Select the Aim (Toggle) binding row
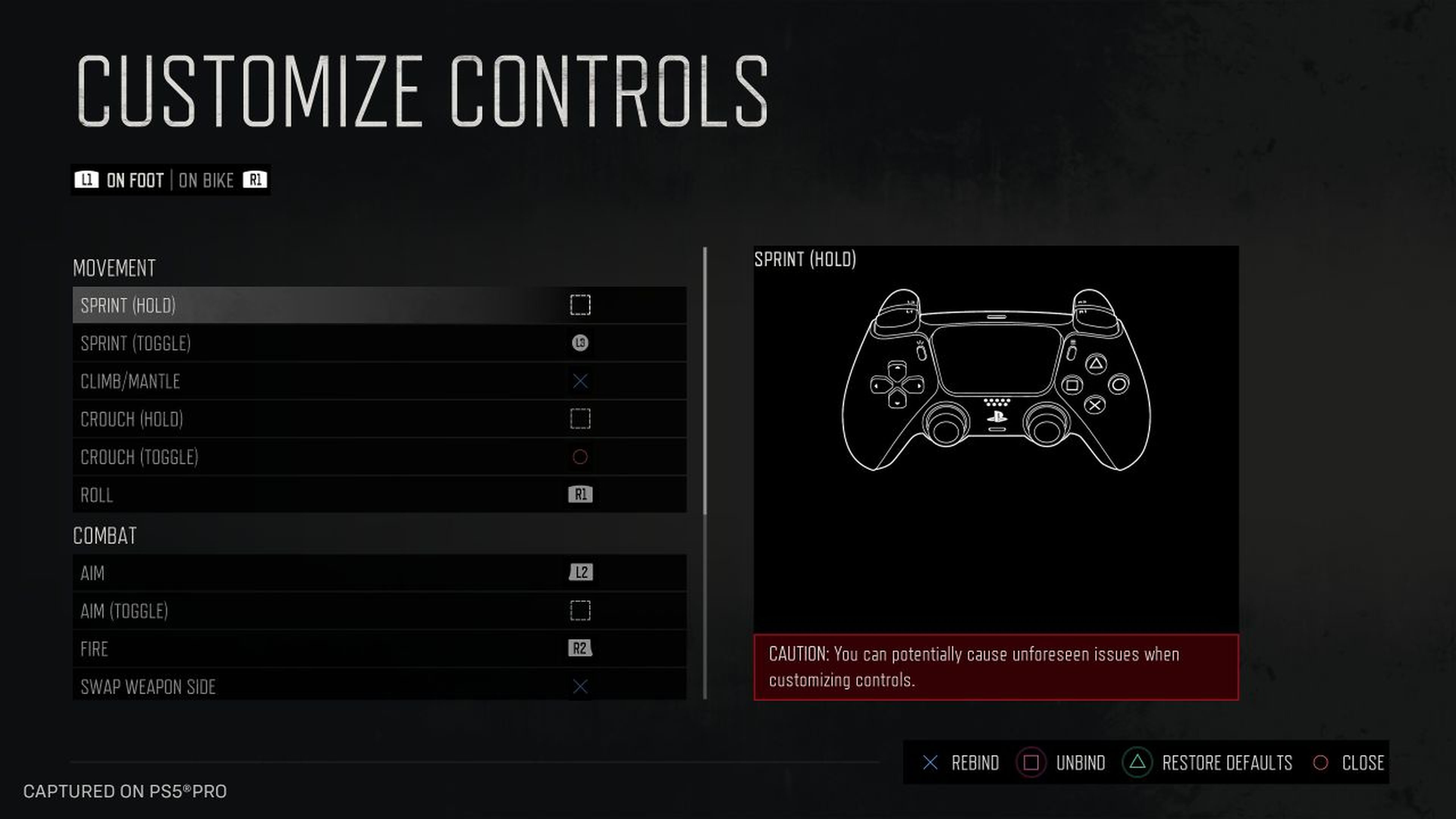 (379, 610)
